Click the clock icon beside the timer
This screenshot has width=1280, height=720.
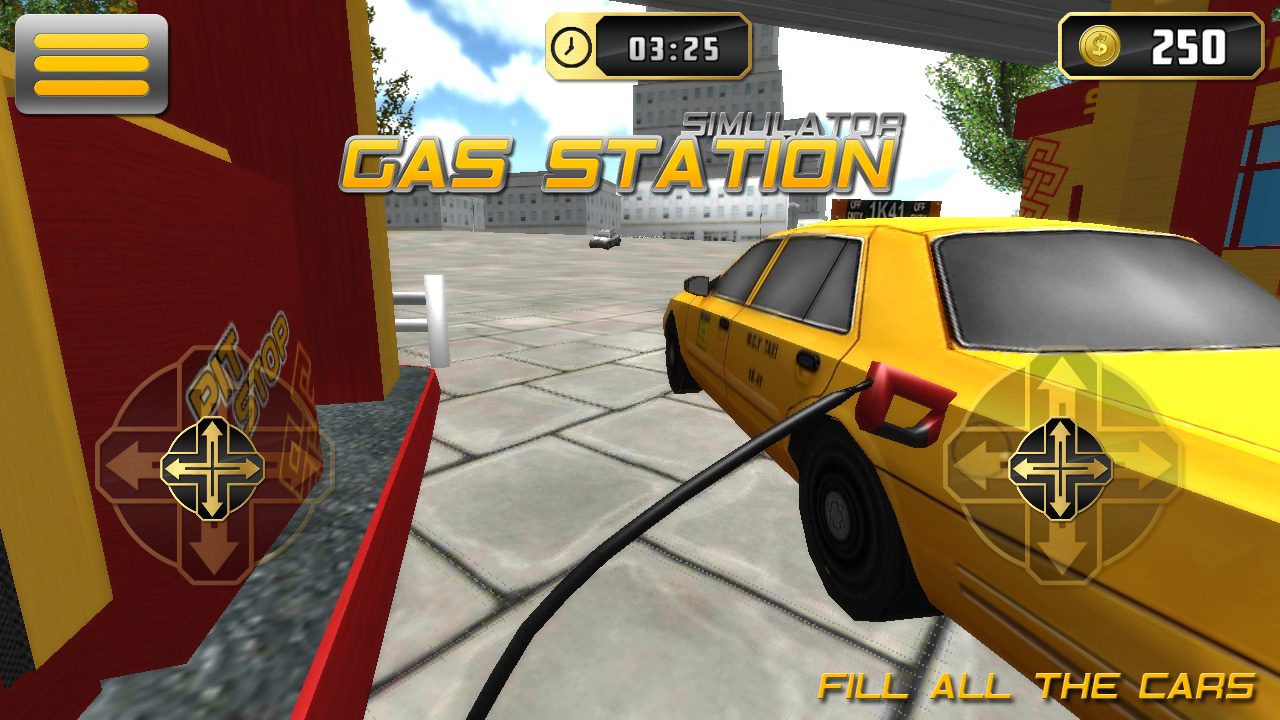571,44
